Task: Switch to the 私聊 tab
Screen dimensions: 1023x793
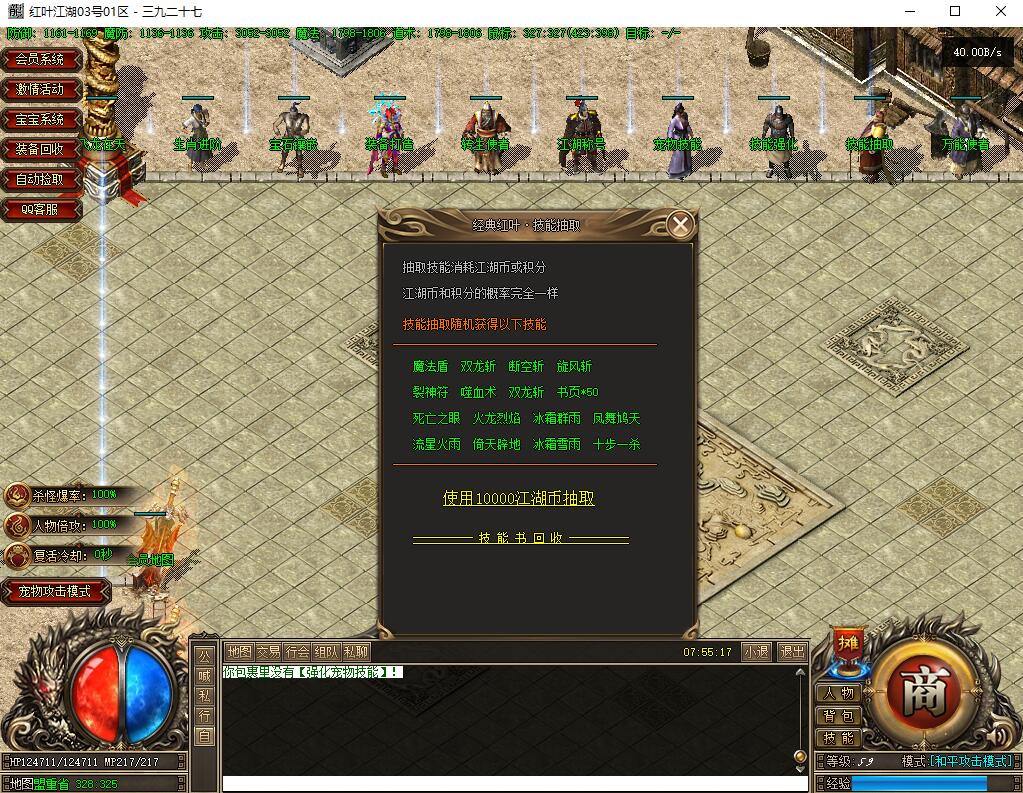Action: click(356, 652)
